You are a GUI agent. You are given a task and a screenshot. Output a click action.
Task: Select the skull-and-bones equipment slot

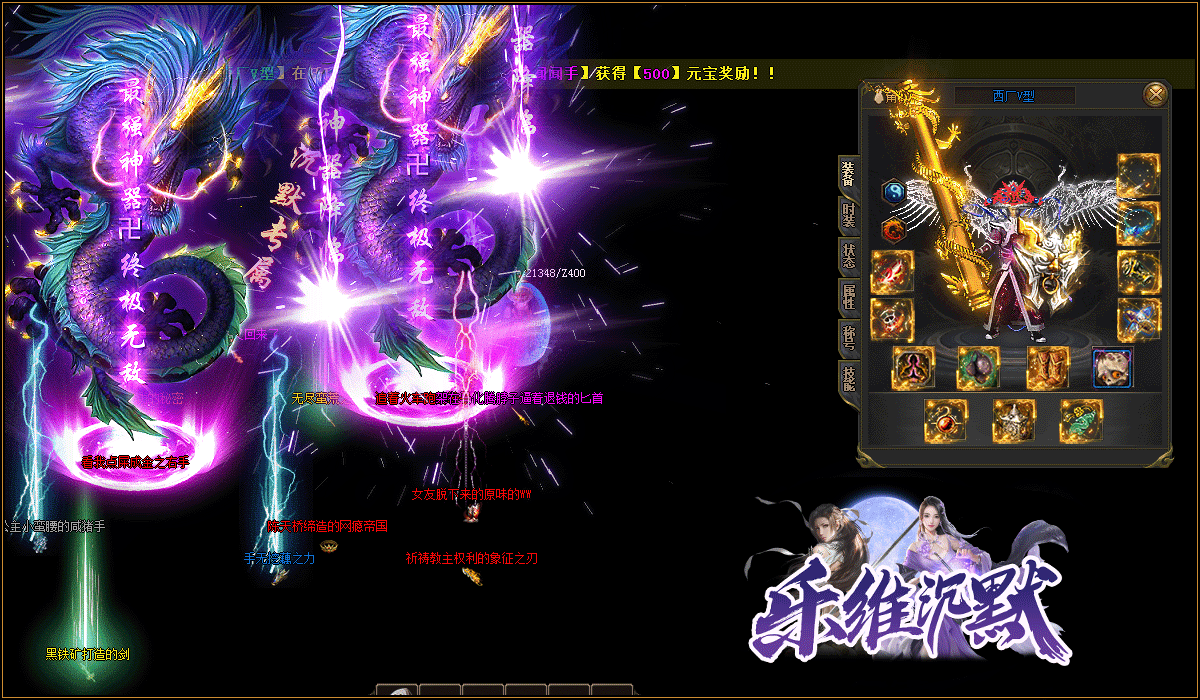pos(892,320)
